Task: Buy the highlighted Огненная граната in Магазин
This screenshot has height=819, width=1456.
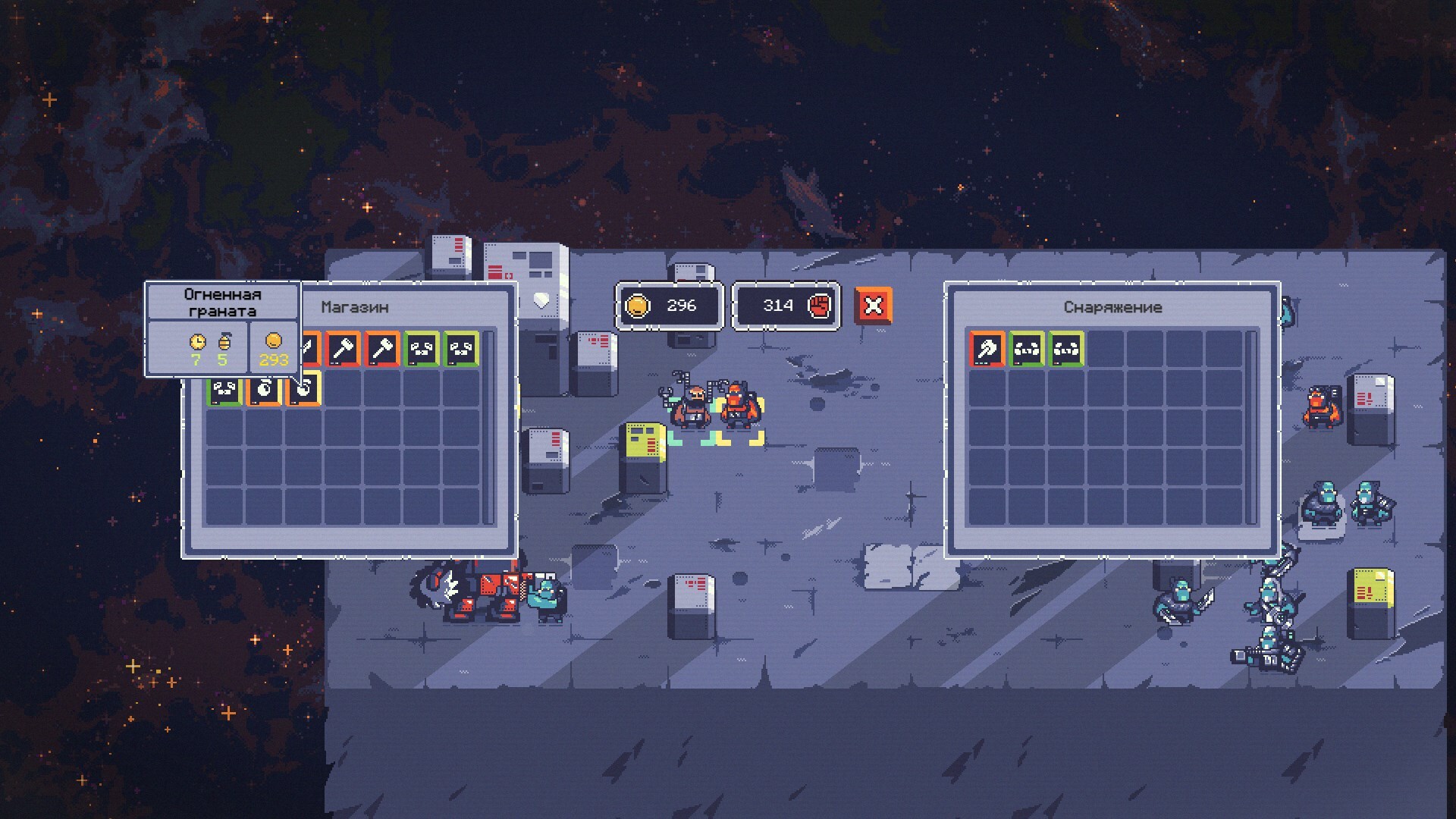Action: click(304, 389)
